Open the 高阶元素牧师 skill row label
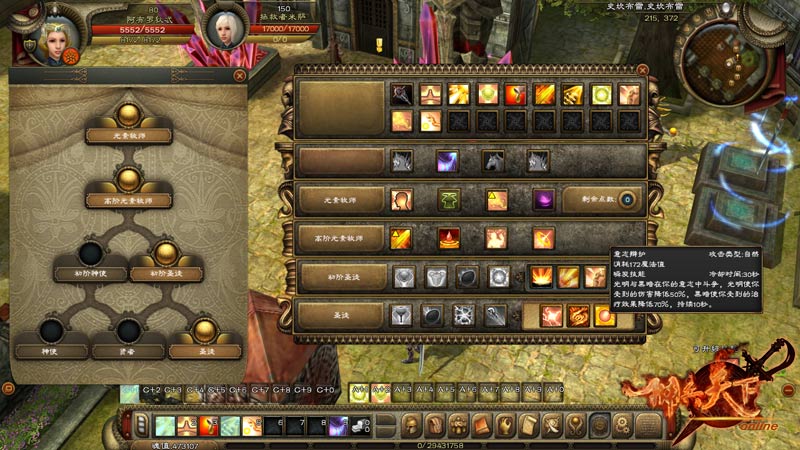 [340, 238]
